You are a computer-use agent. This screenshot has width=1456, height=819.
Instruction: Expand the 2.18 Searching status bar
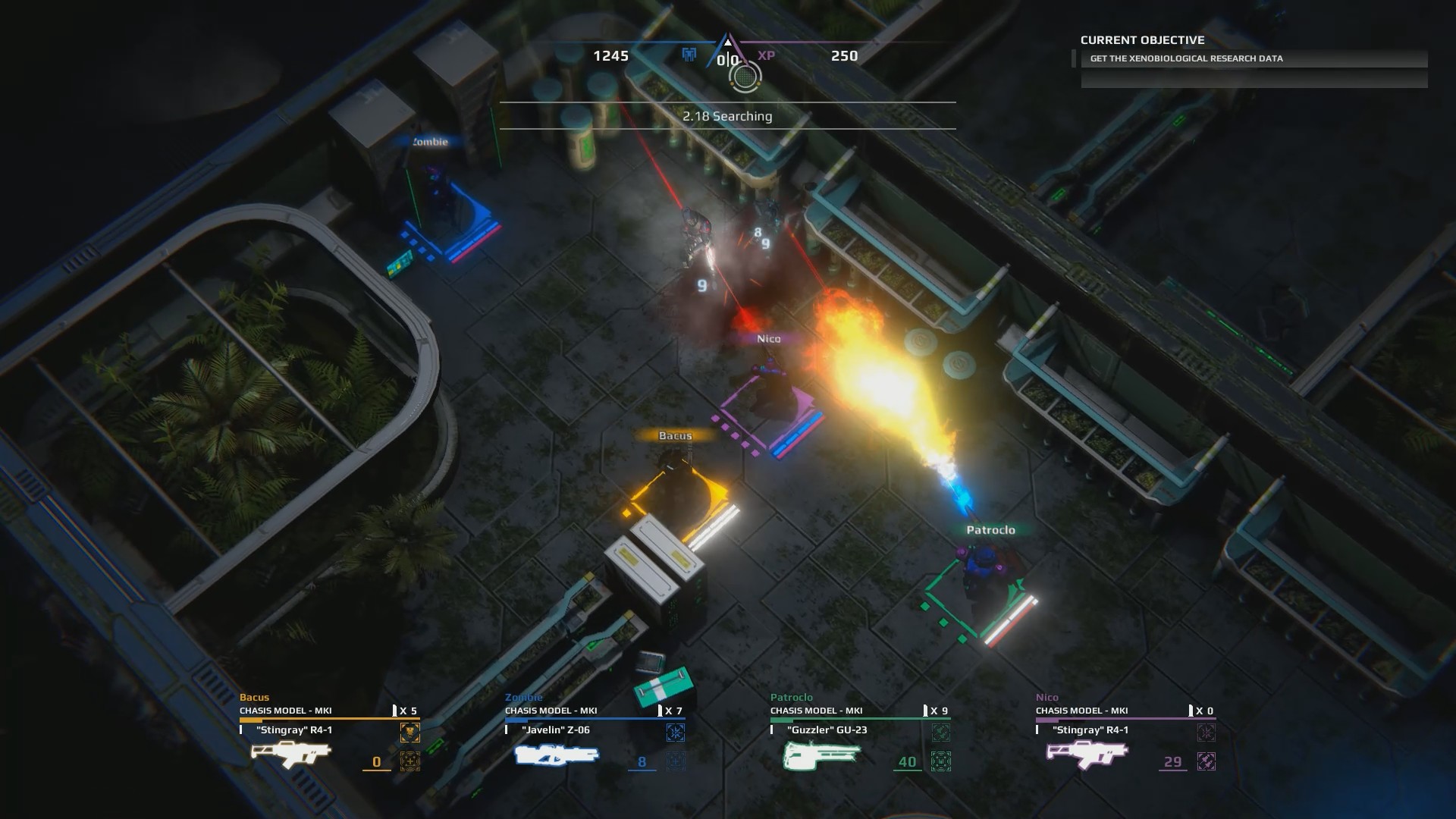[728, 117]
